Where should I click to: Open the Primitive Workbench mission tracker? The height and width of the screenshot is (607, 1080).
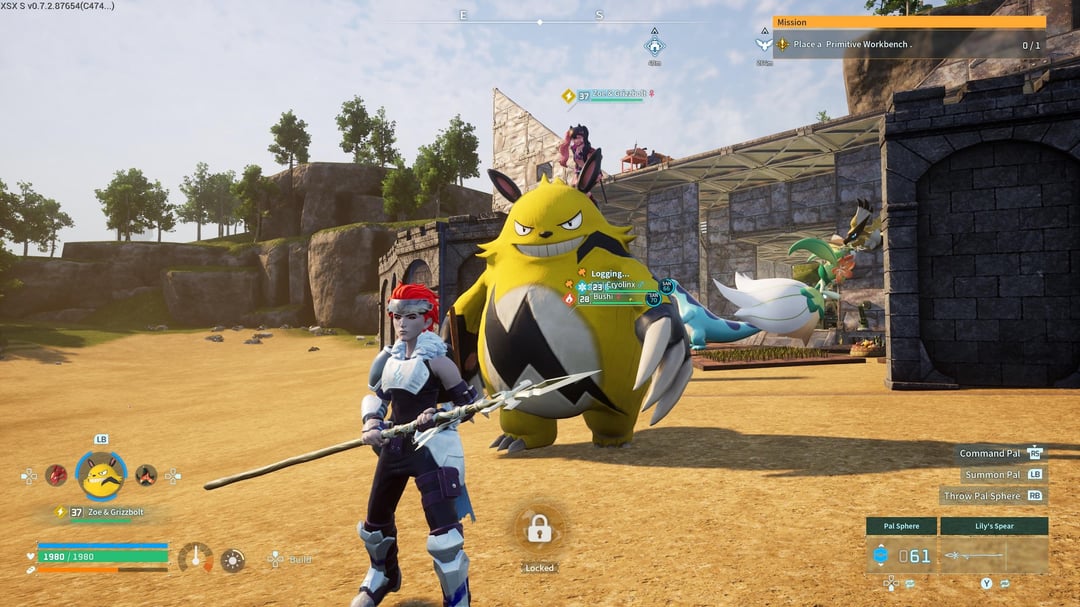pos(909,44)
